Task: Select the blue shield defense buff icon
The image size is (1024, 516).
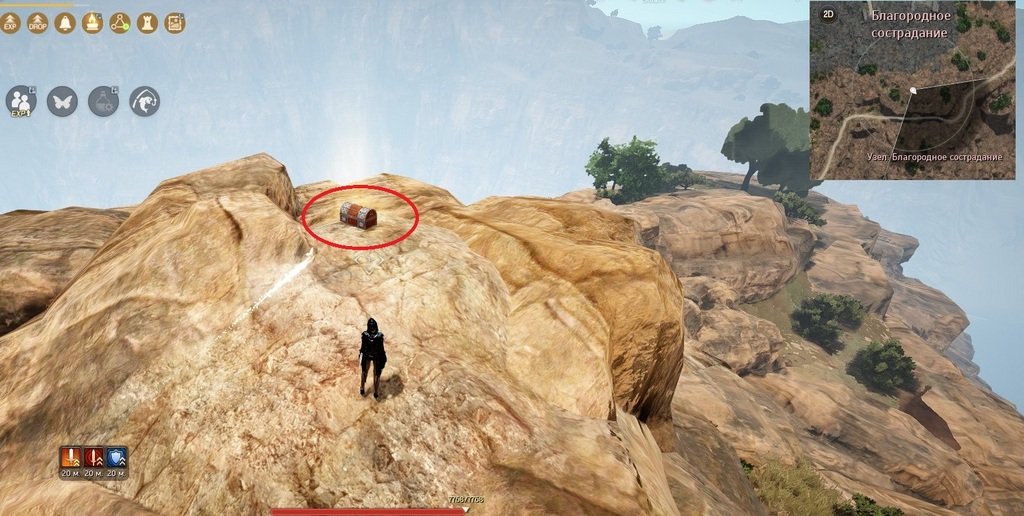Action: [116, 459]
